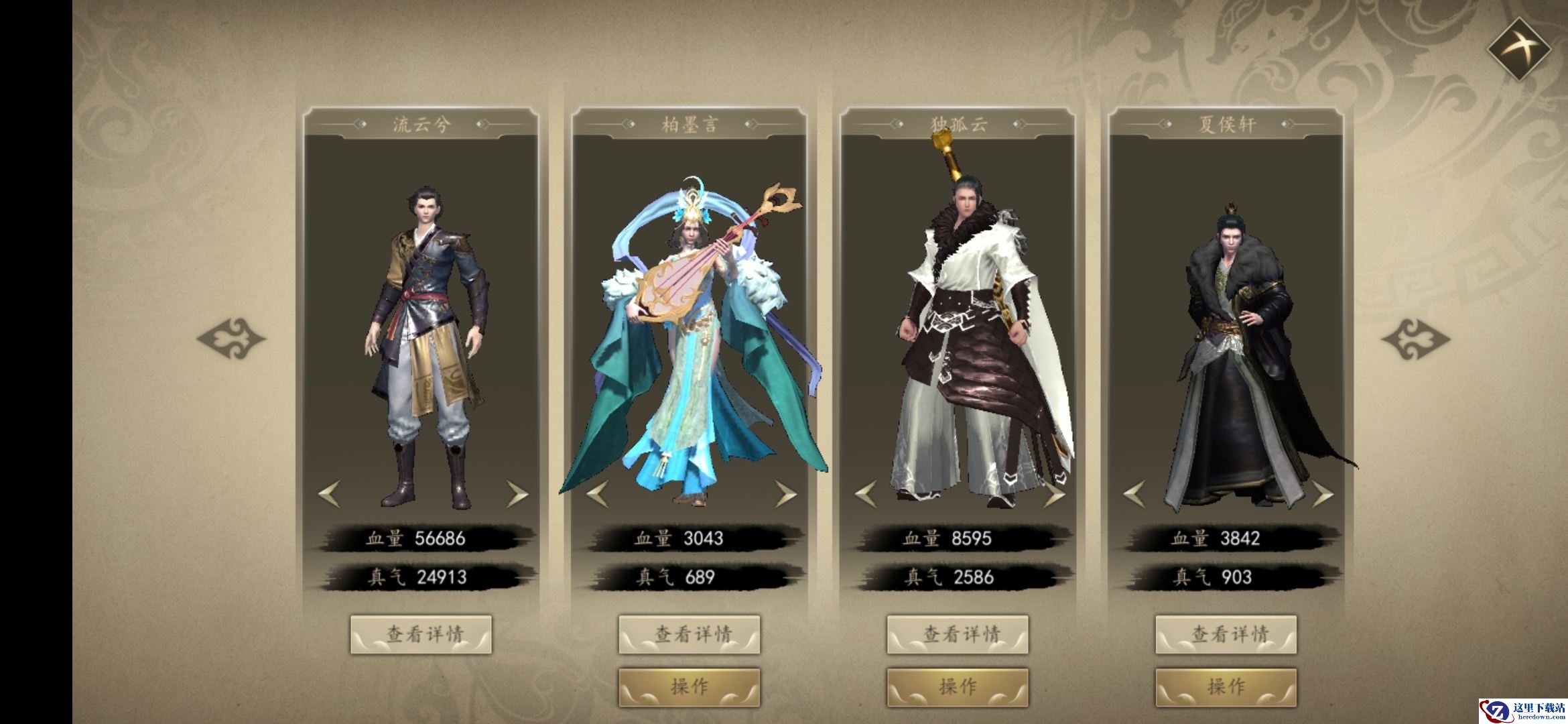
Task: View details for 夏侯轩
Action: click(x=1226, y=634)
